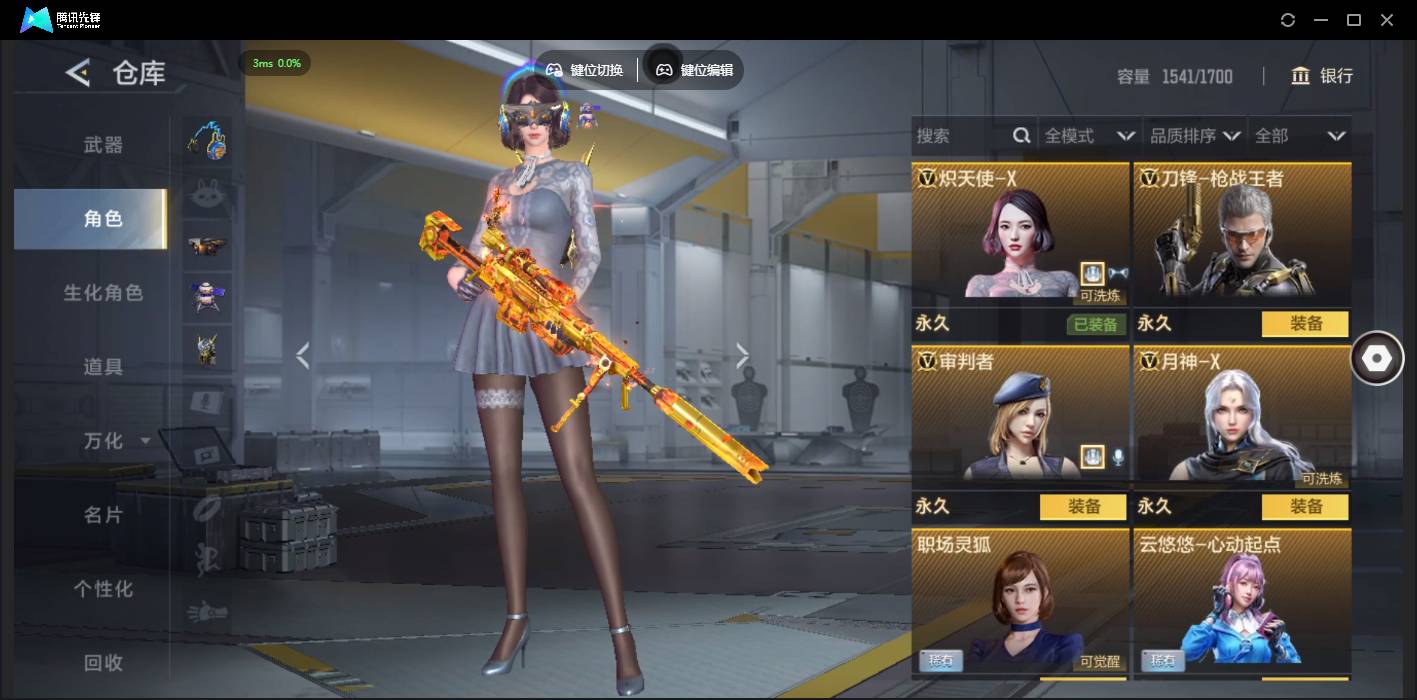Open the 银行 bank

(x=1322, y=76)
